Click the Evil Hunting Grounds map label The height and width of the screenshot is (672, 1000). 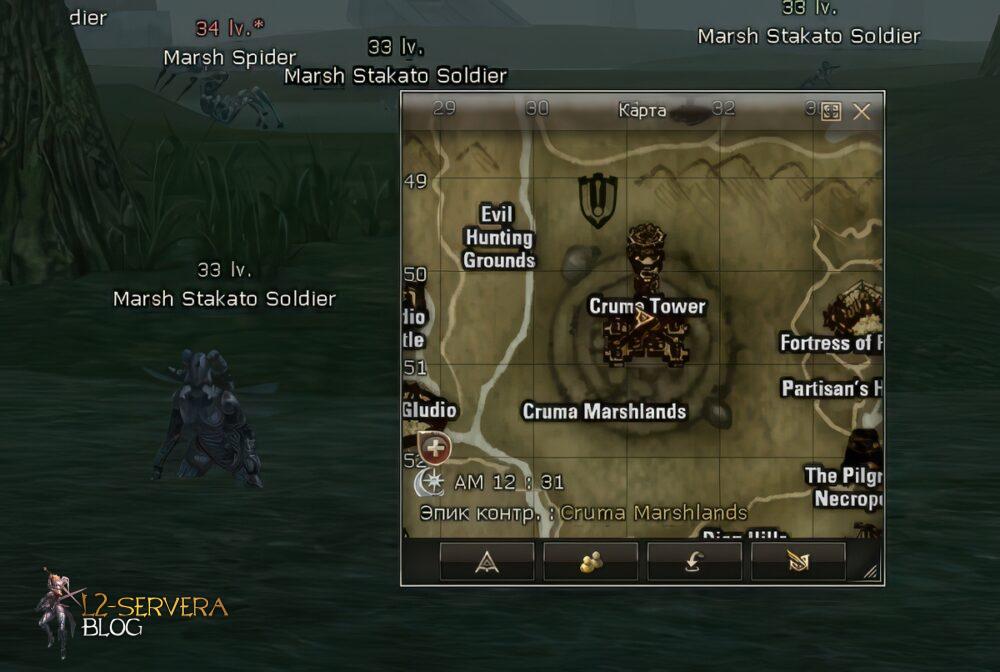coord(498,238)
